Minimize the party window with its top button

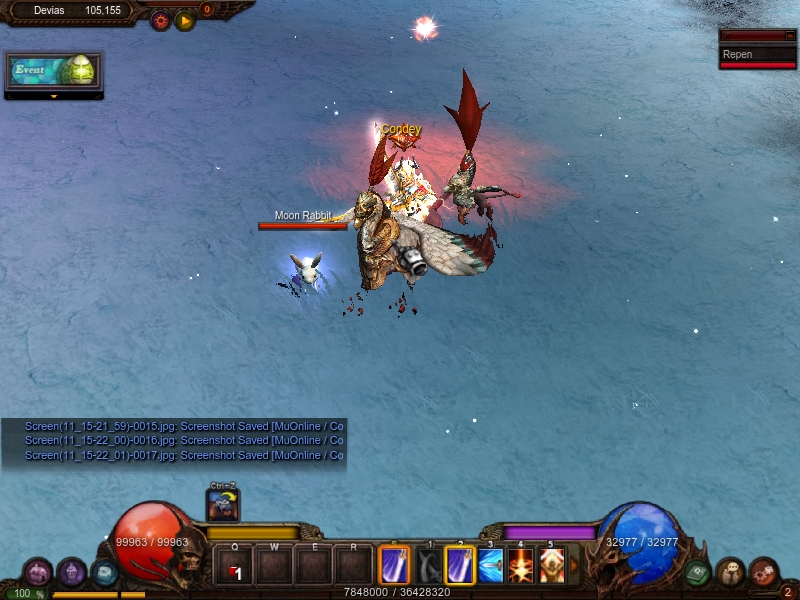[790, 35]
